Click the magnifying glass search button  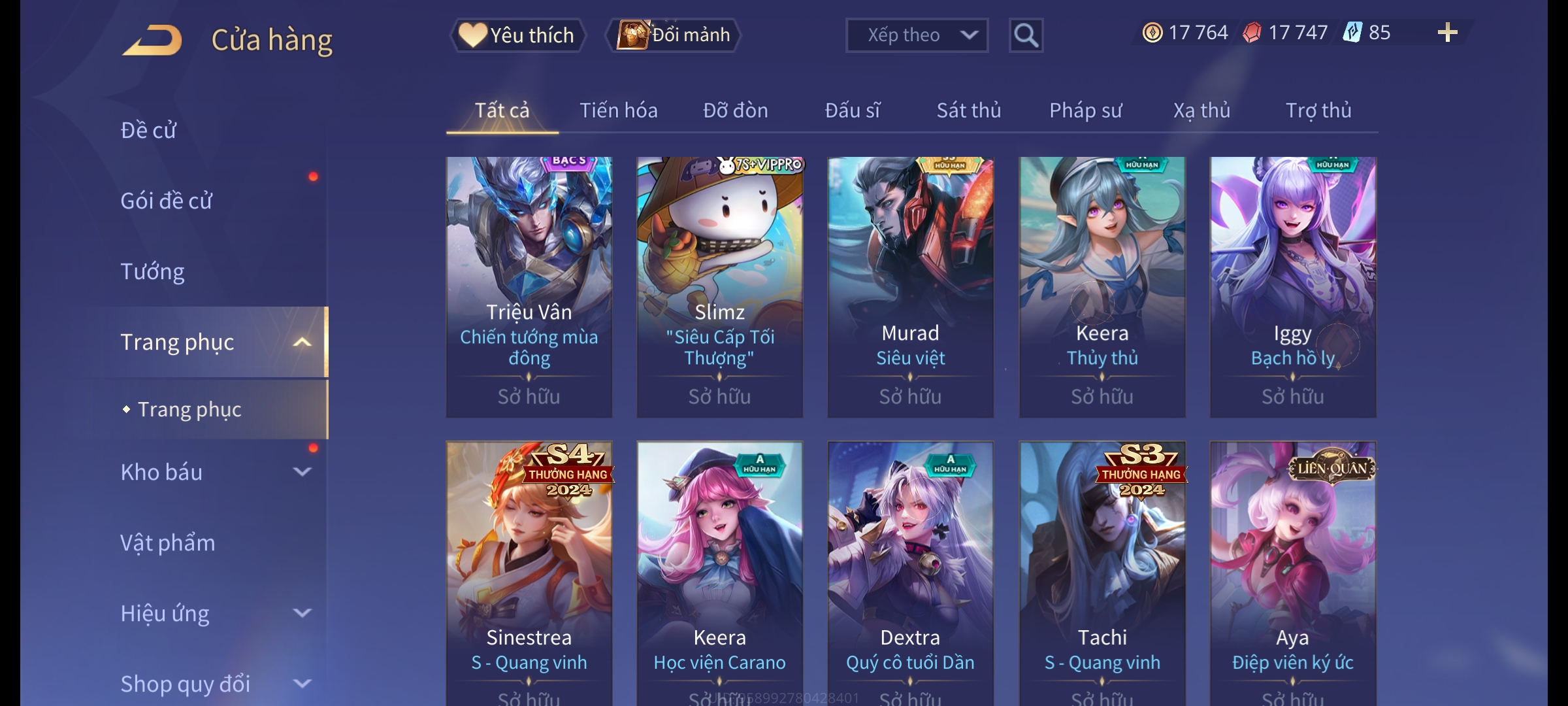[1026, 35]
